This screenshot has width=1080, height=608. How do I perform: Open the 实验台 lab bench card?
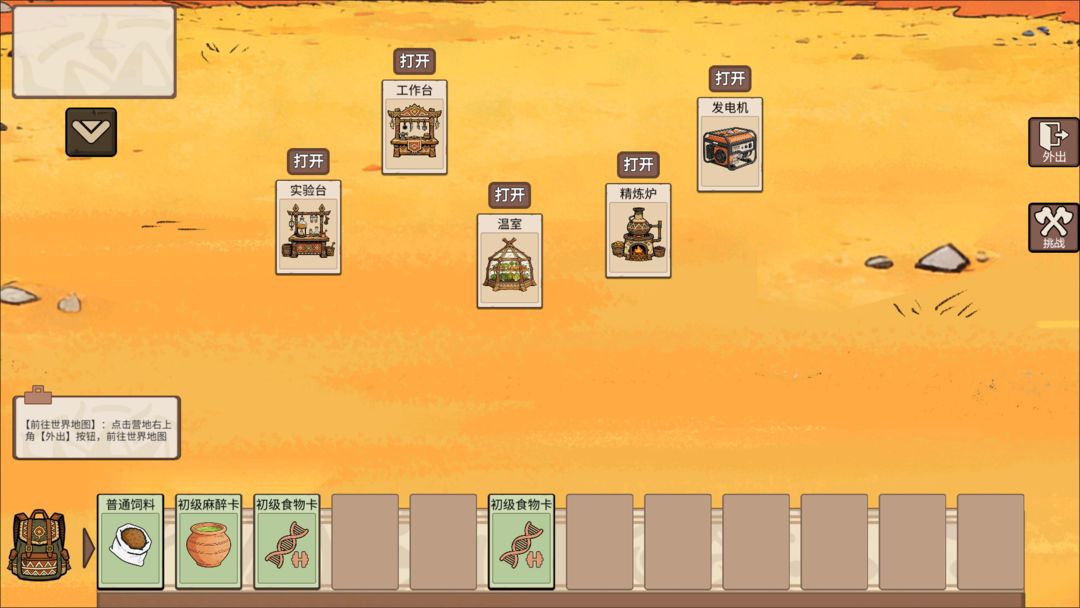coord(308,161)
